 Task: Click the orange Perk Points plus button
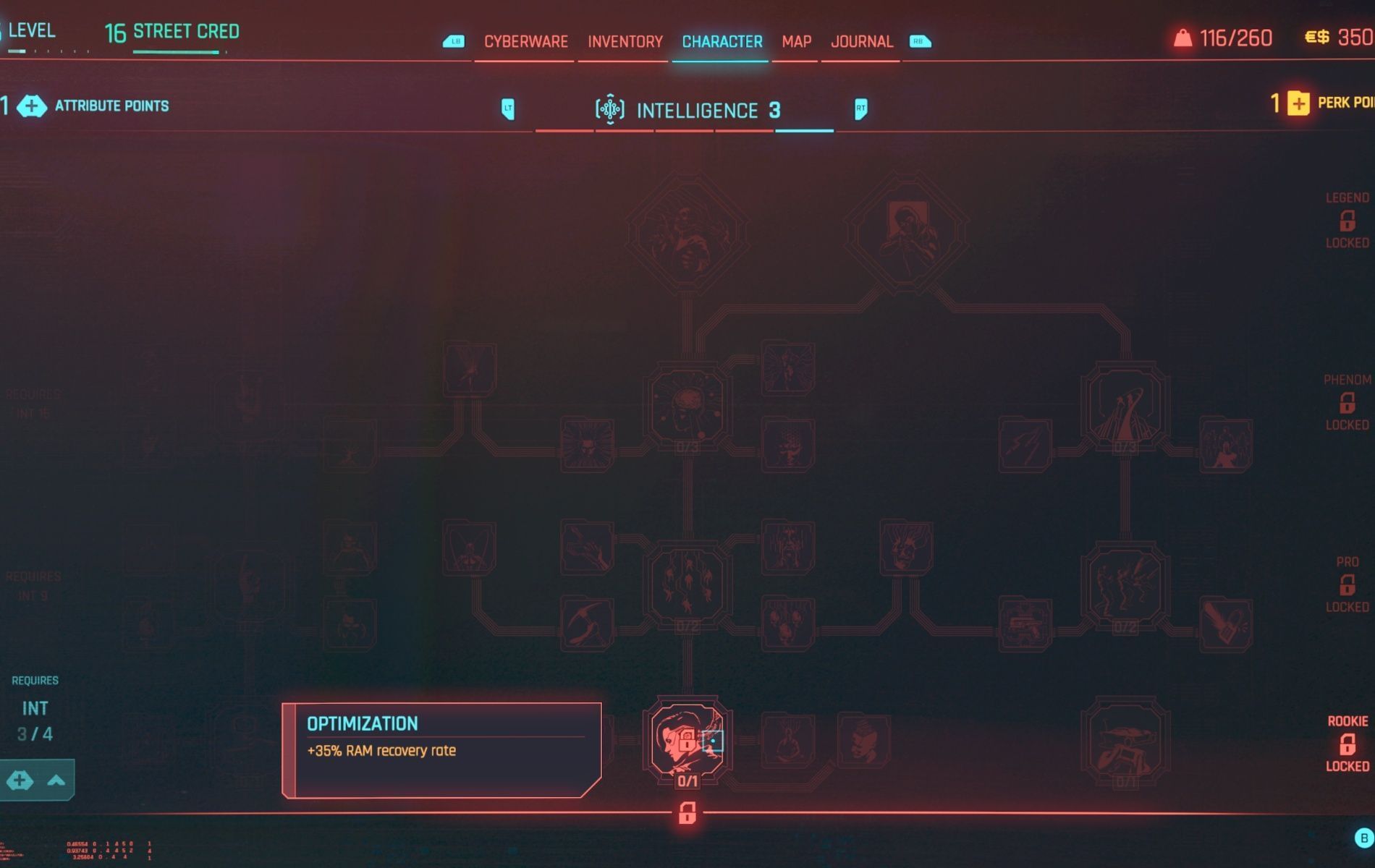click(x=1299, y=104)
